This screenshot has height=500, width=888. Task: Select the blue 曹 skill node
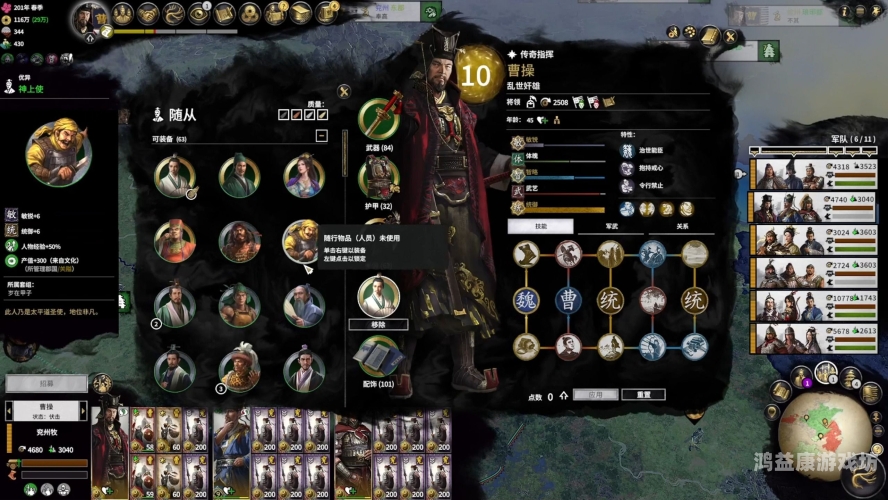pyautogui.click(x=568, y=299)
